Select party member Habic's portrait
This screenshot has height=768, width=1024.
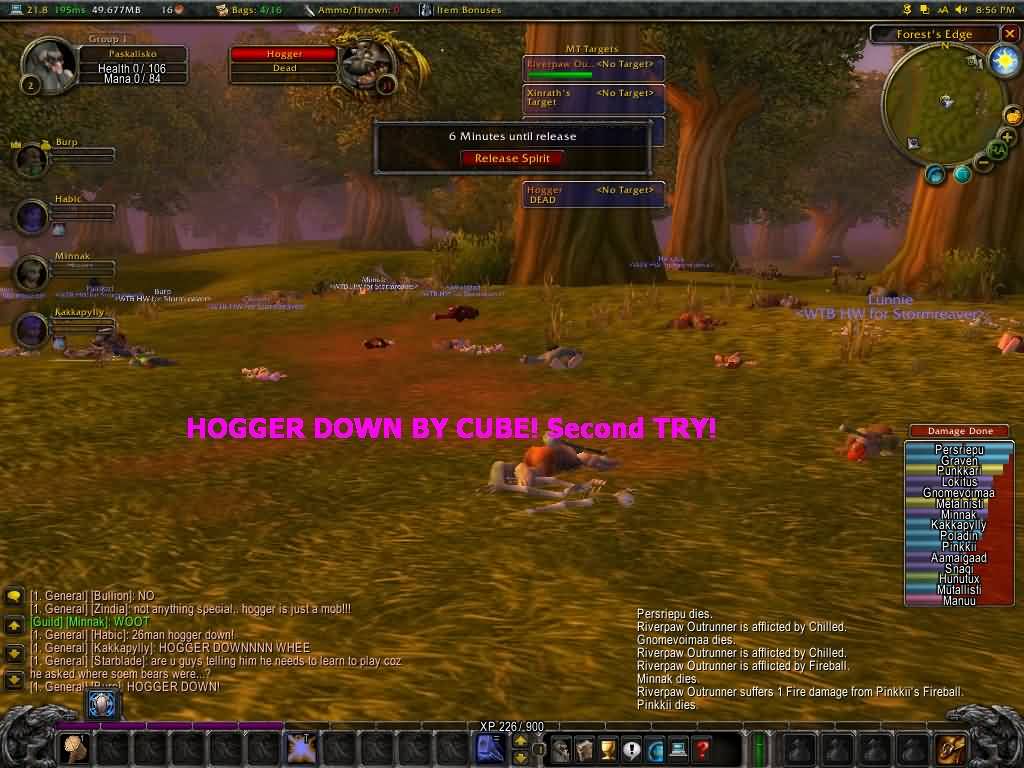coord(32,216)
